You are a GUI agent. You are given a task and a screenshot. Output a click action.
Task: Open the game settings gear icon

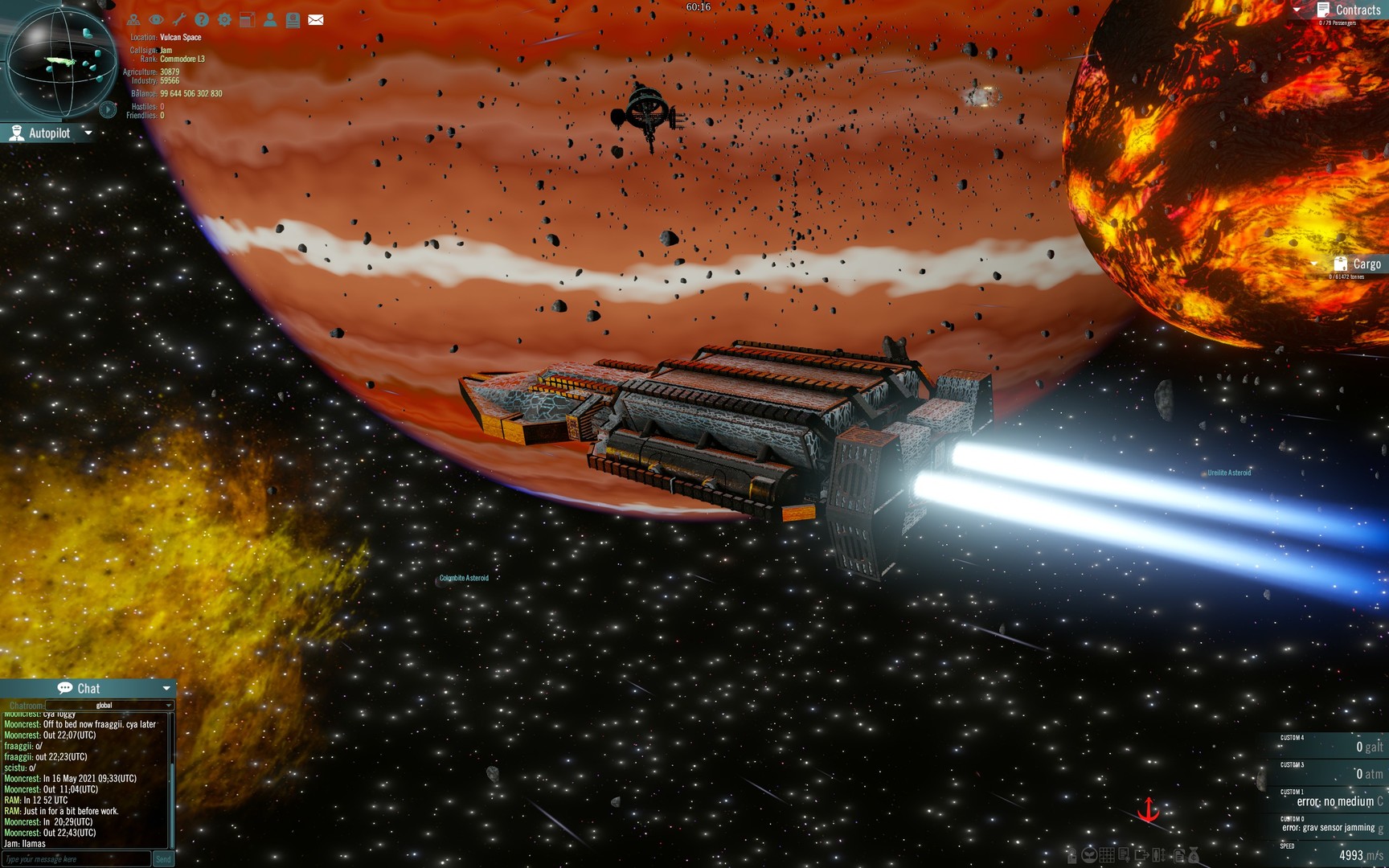tap(224, 19)
